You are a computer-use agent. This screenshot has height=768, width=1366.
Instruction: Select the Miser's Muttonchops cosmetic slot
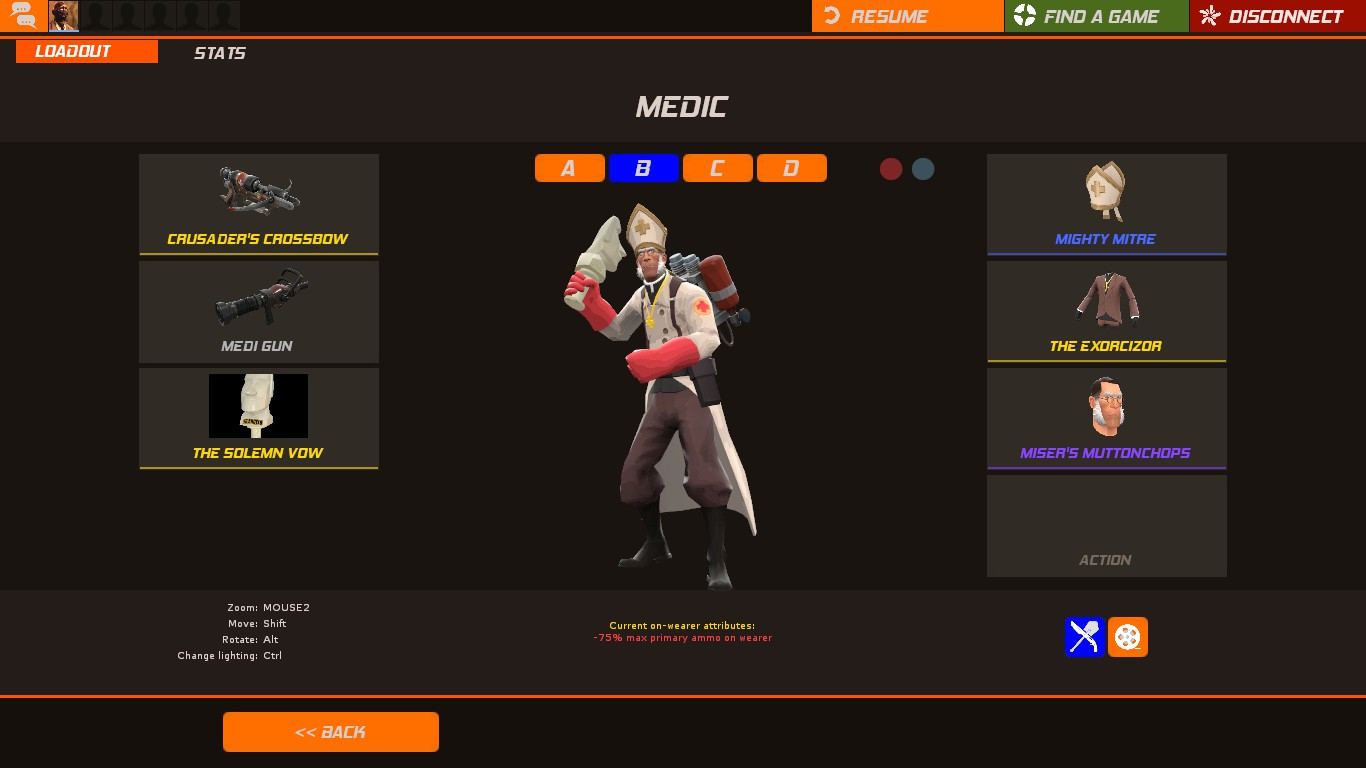[1106, 417]
